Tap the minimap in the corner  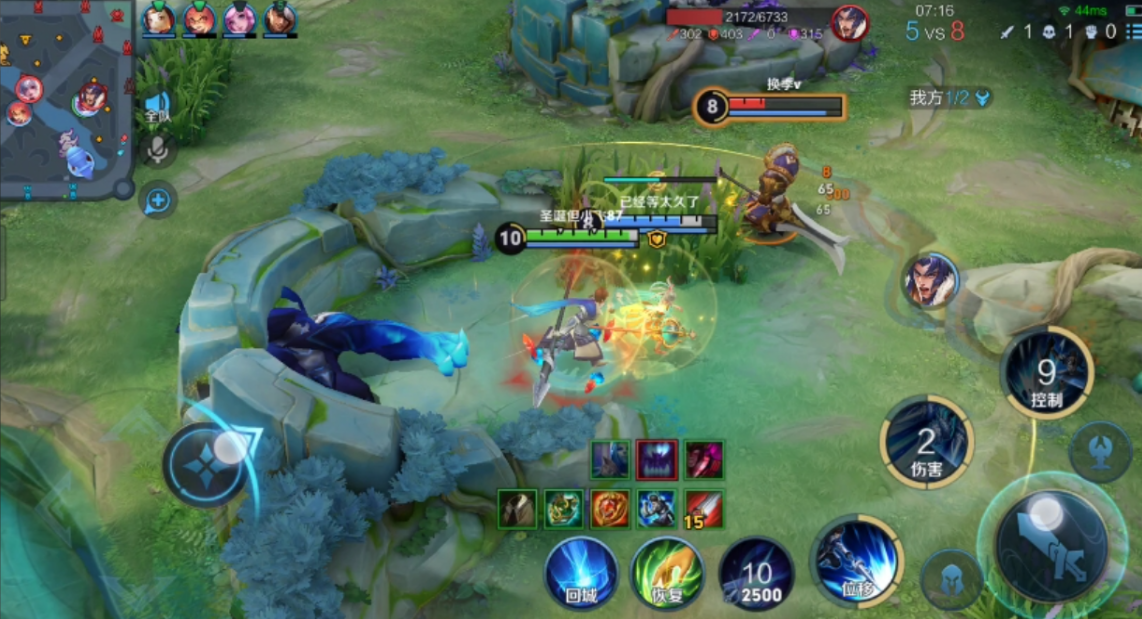66,100
